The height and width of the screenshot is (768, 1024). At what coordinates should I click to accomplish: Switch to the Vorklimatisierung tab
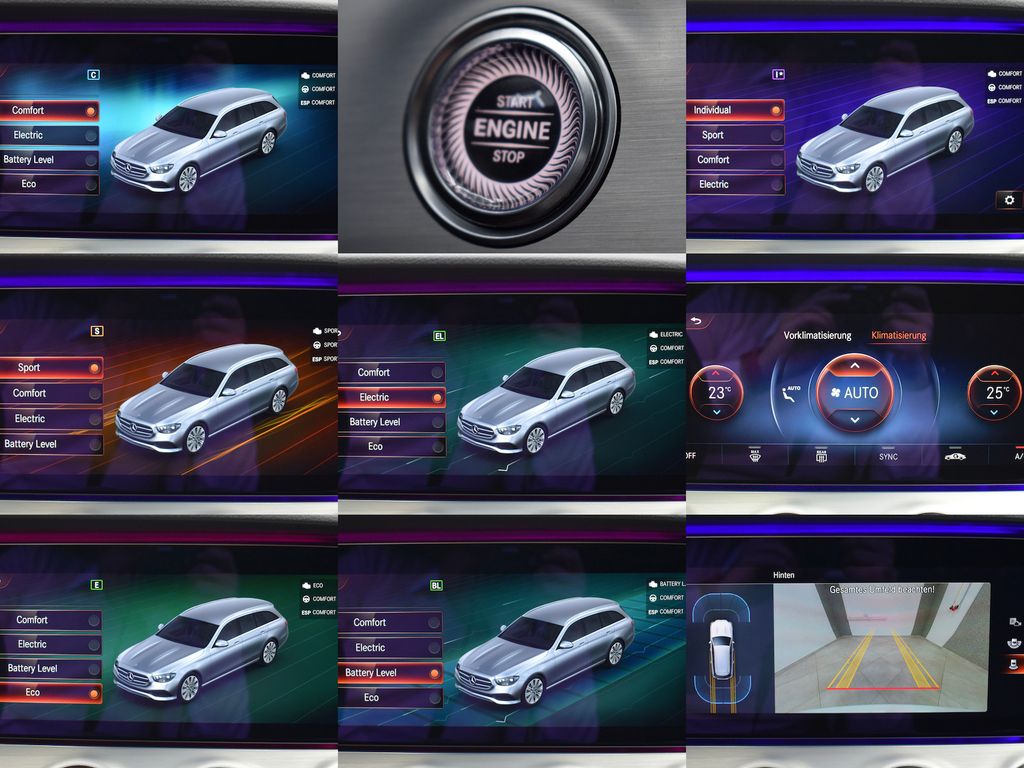coord(817,336)
